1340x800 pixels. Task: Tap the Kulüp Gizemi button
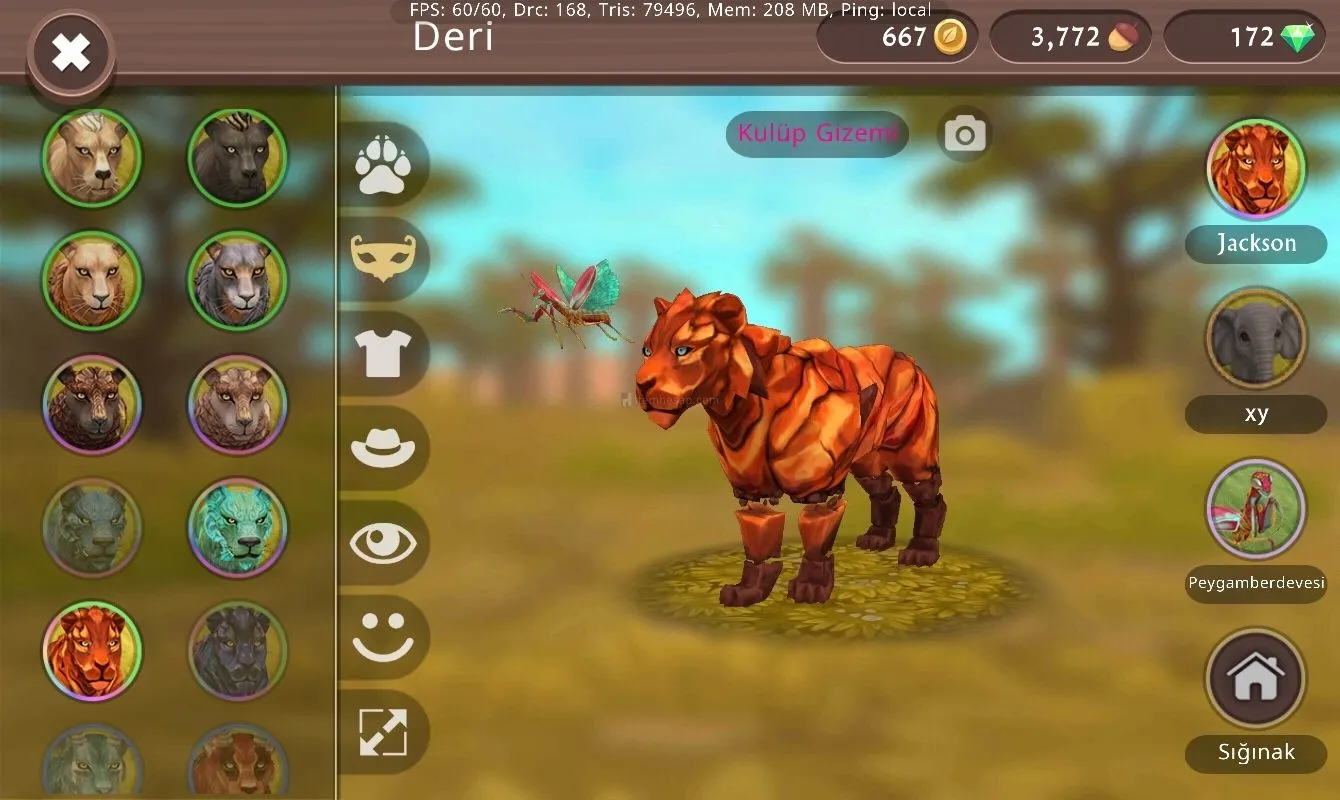coord(817,133)
